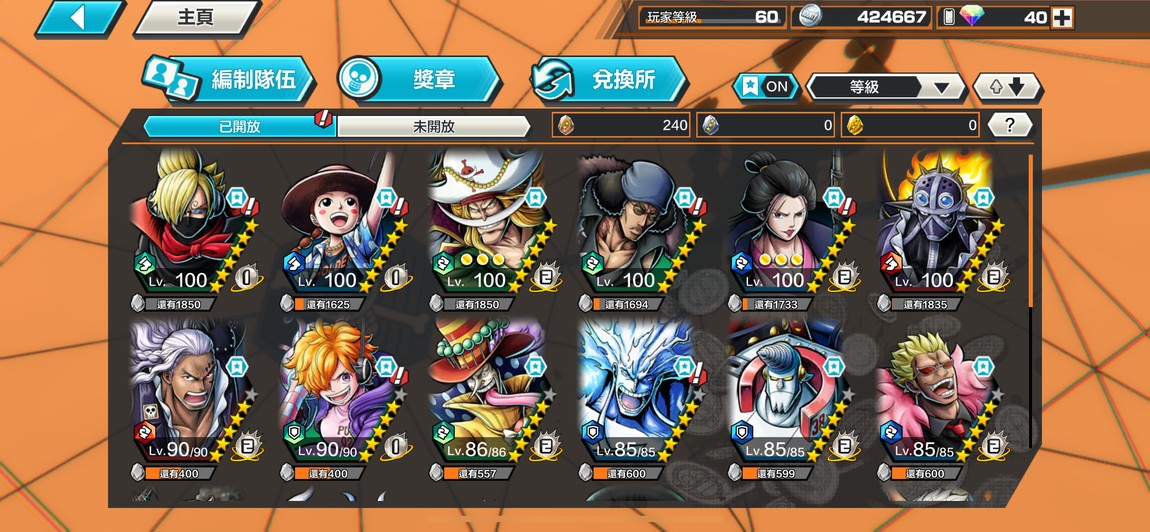The height and width of the screenshot is (532, 1150).
Task: Open the 等級 sort dropdown
Action: tap(884, 87)
